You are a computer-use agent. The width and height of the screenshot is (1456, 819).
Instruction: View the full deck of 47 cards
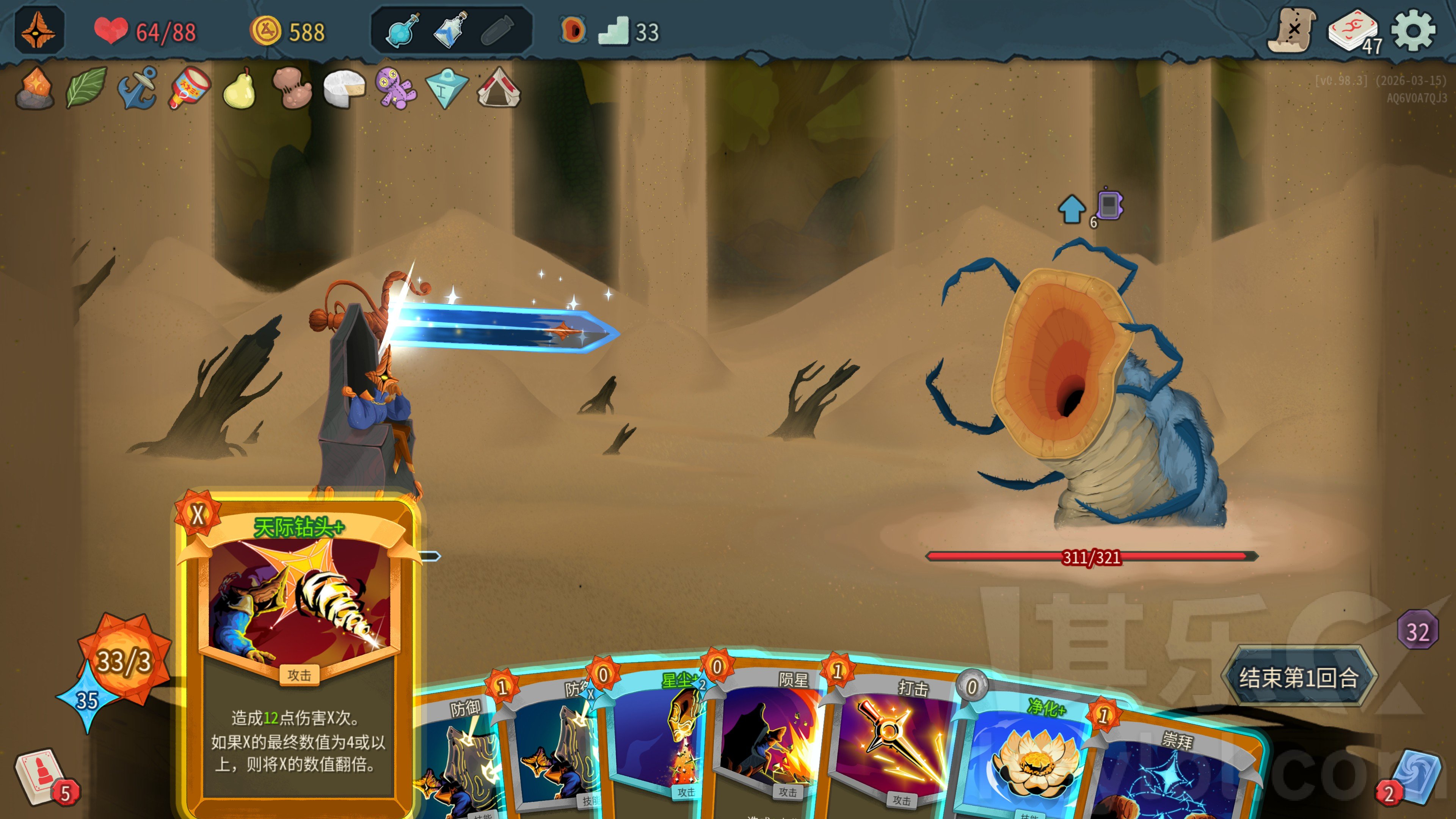point(1353,31)
